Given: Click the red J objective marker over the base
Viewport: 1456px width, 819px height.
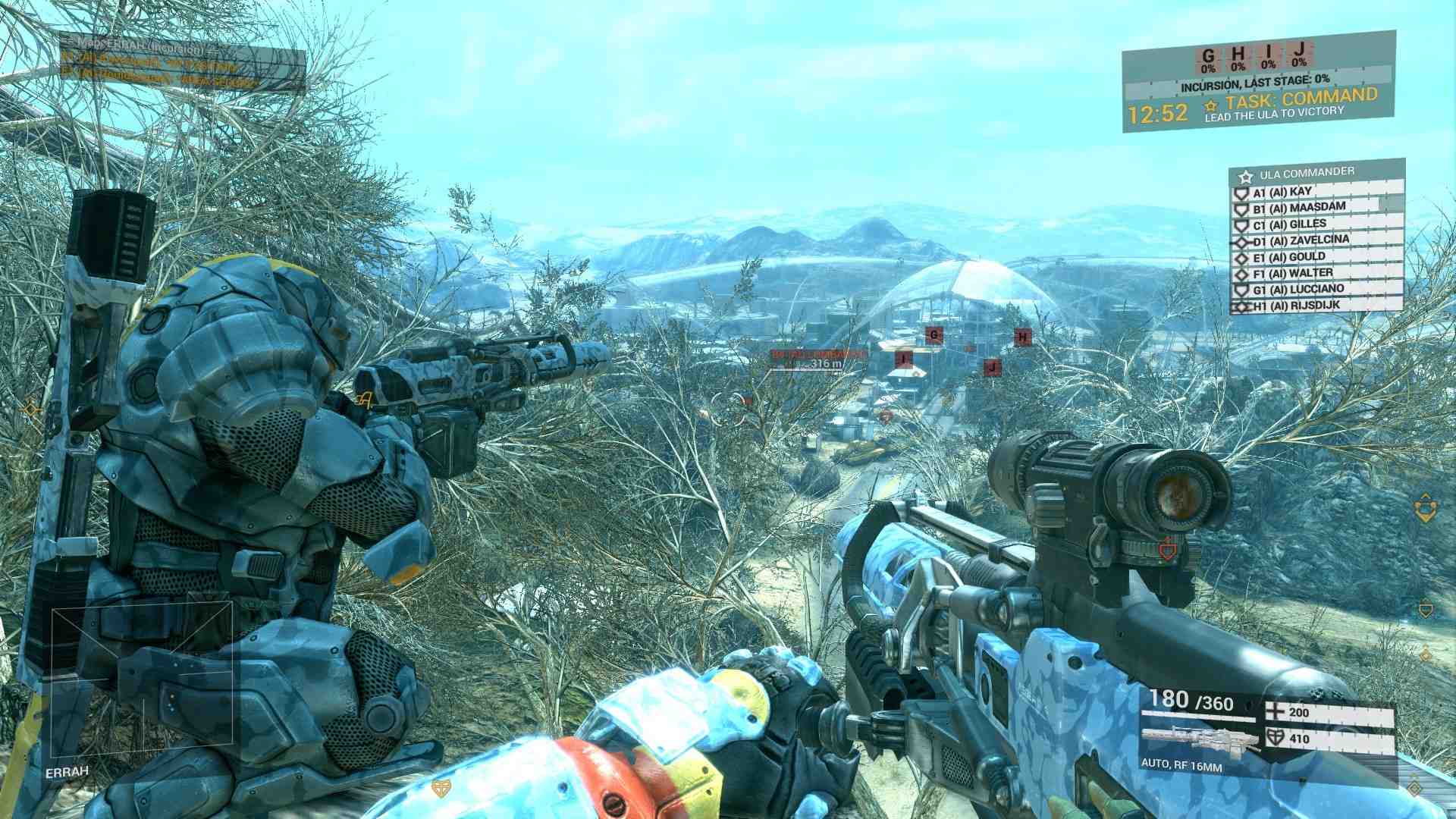Looking at the screenshot, I should (992, 368).
